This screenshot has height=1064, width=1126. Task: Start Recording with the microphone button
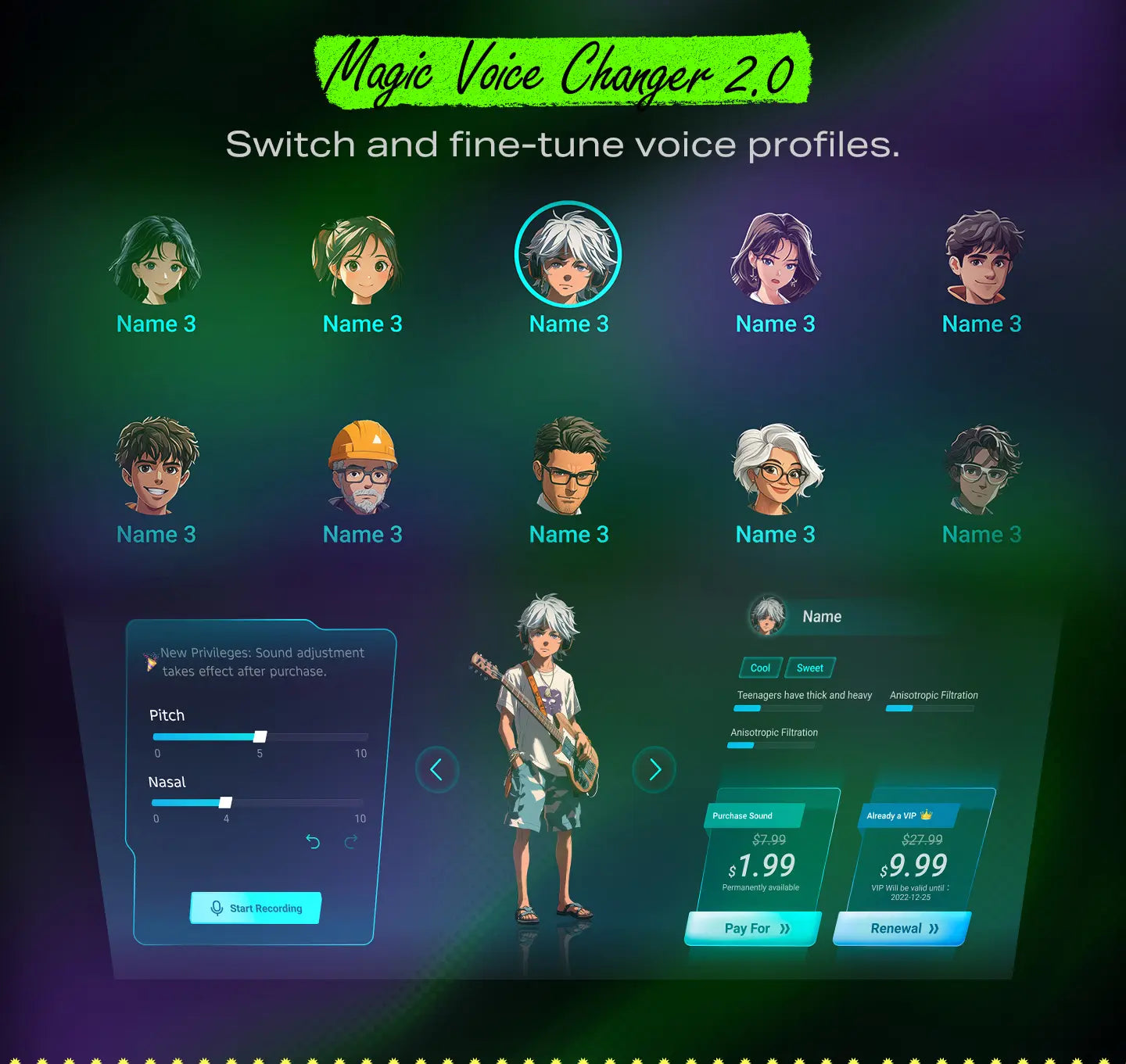256,908
